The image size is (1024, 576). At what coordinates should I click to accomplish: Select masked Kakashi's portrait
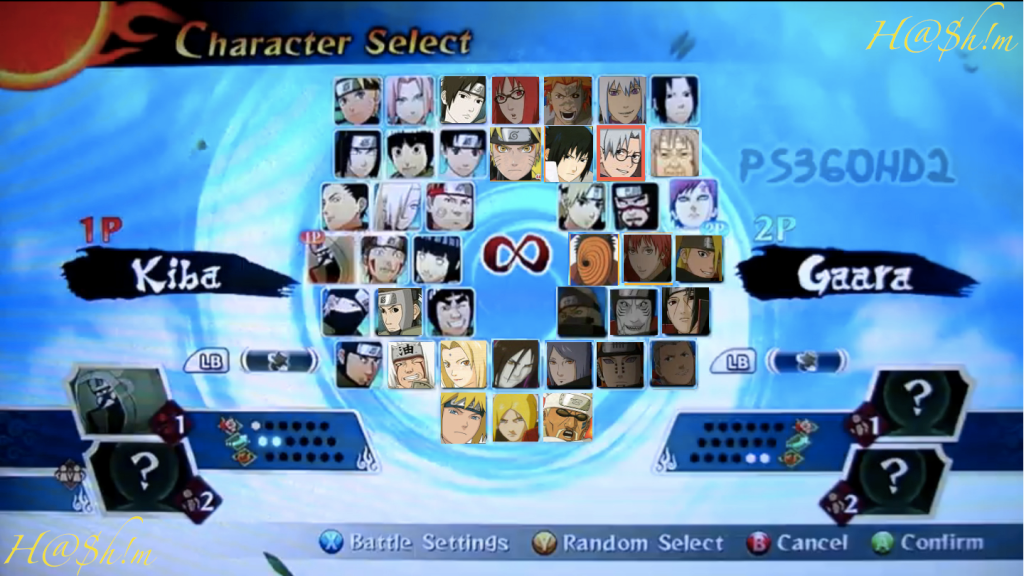tap(345, 312)
